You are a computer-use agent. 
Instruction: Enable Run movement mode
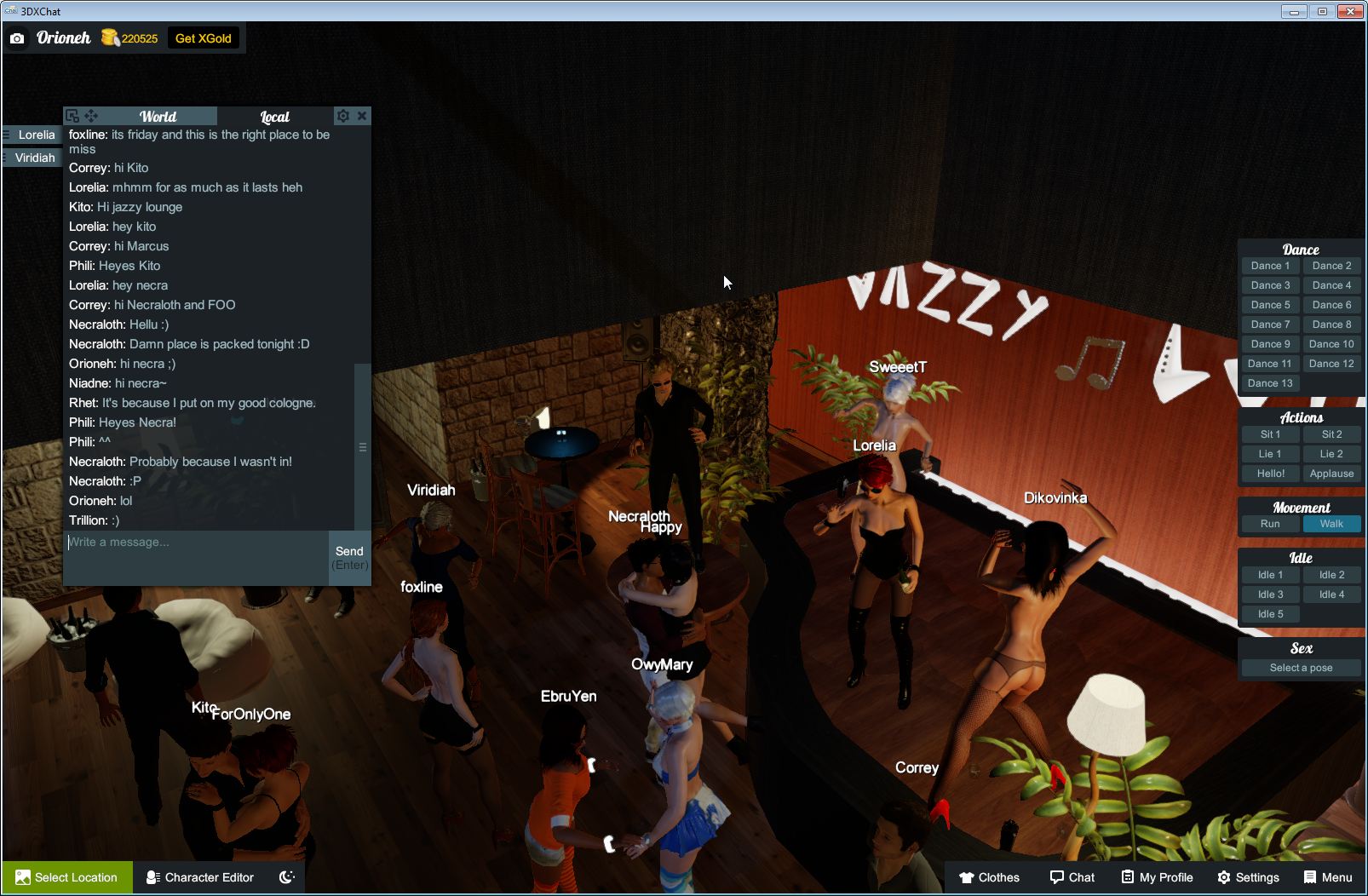tap(1270, 524)
